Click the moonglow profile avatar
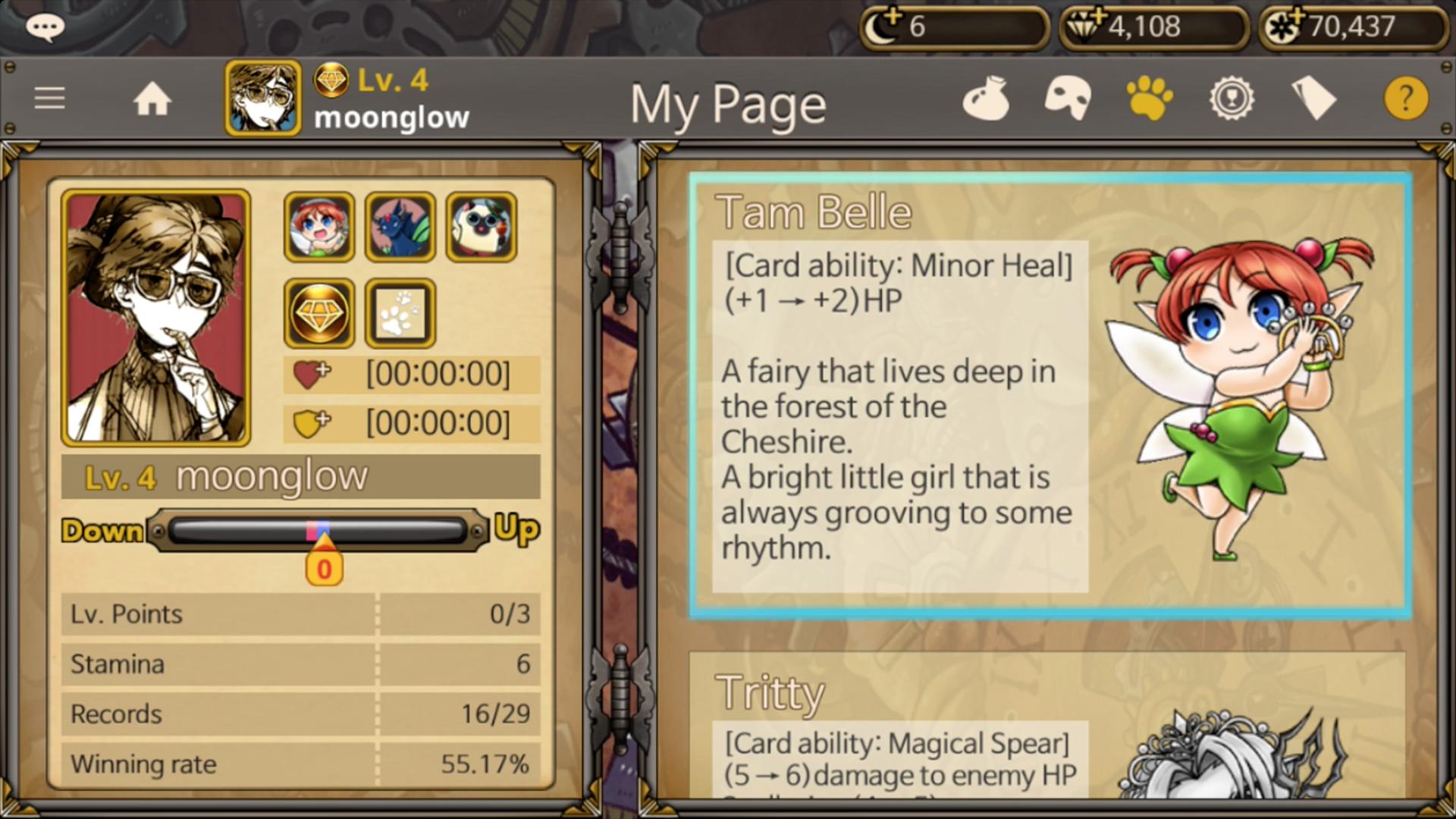 (262, 99)
